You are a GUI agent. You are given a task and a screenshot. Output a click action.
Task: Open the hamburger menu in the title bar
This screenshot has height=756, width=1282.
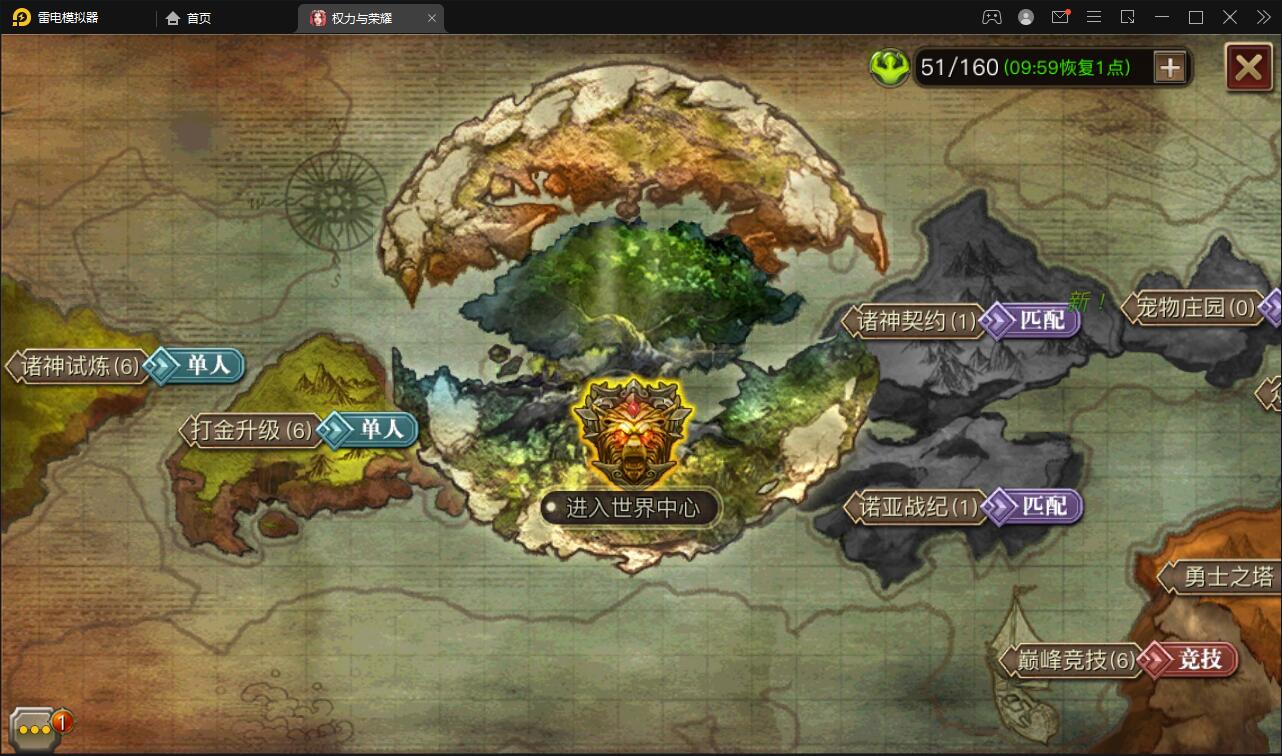[x=1094, y=17]
